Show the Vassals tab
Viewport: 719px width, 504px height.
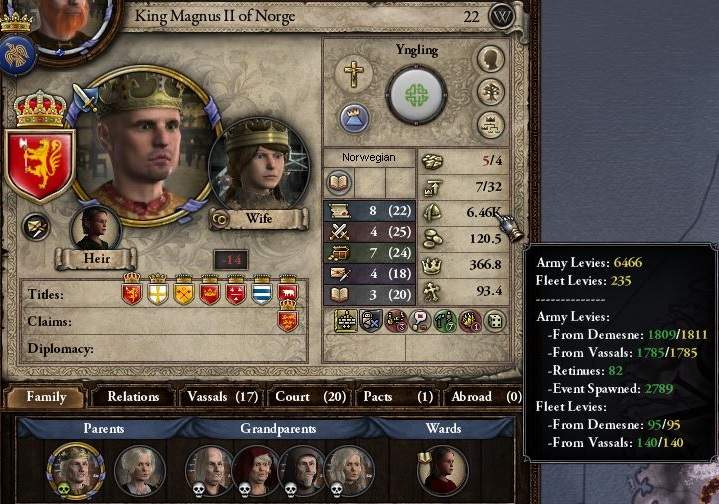coord(223,397)
